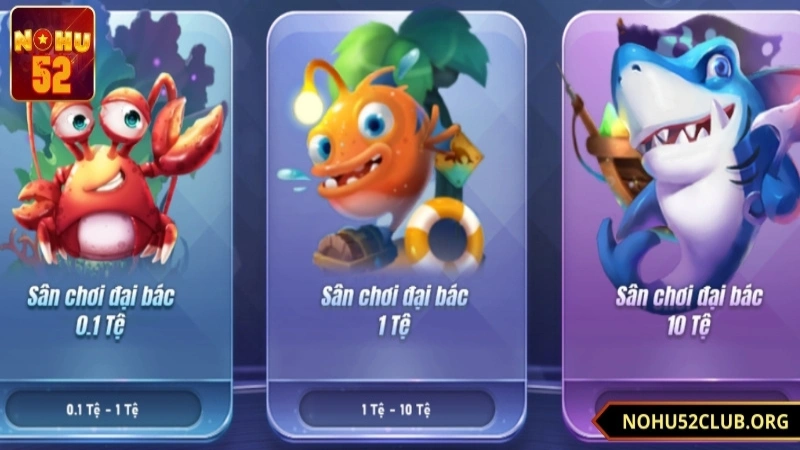The width and height of the screenshot is (800, 450).
Task: Click the 0.1 Tệ - 1 Tệ button
Action: pos(103,409)
